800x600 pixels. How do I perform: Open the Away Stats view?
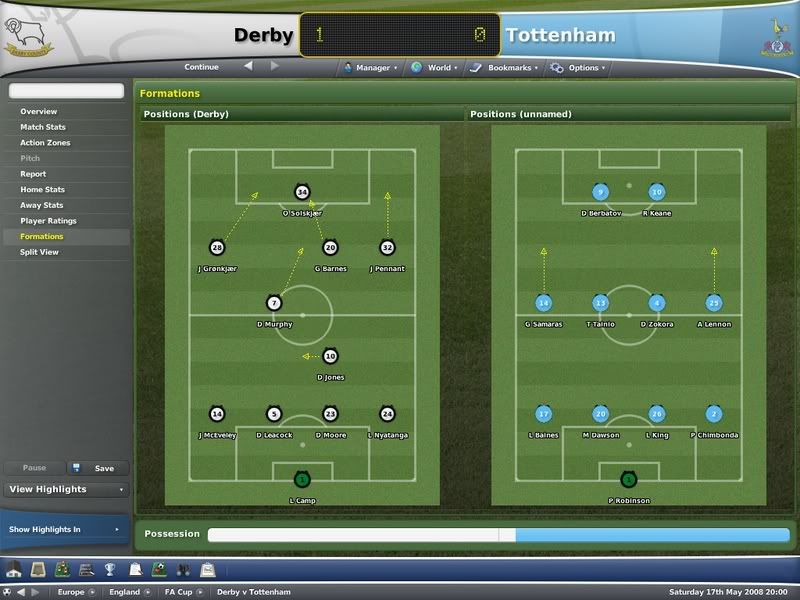[x=42, y=205]
